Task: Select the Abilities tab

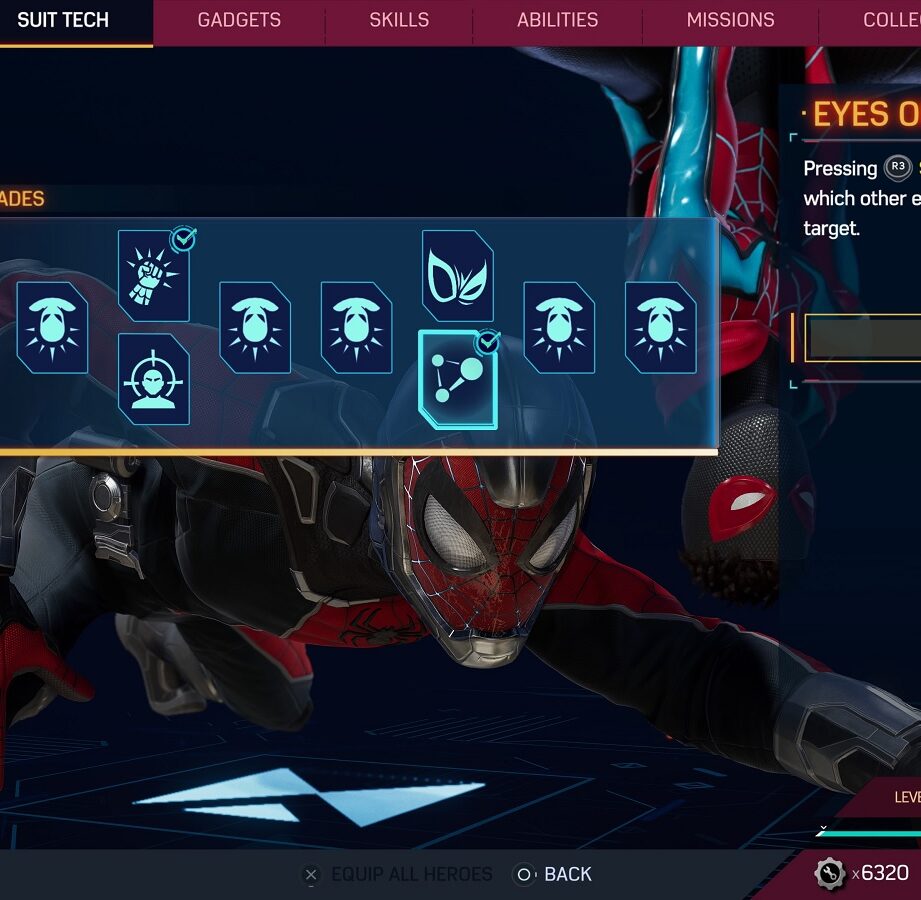Action: pyautogui.click(x=557, y=20)
